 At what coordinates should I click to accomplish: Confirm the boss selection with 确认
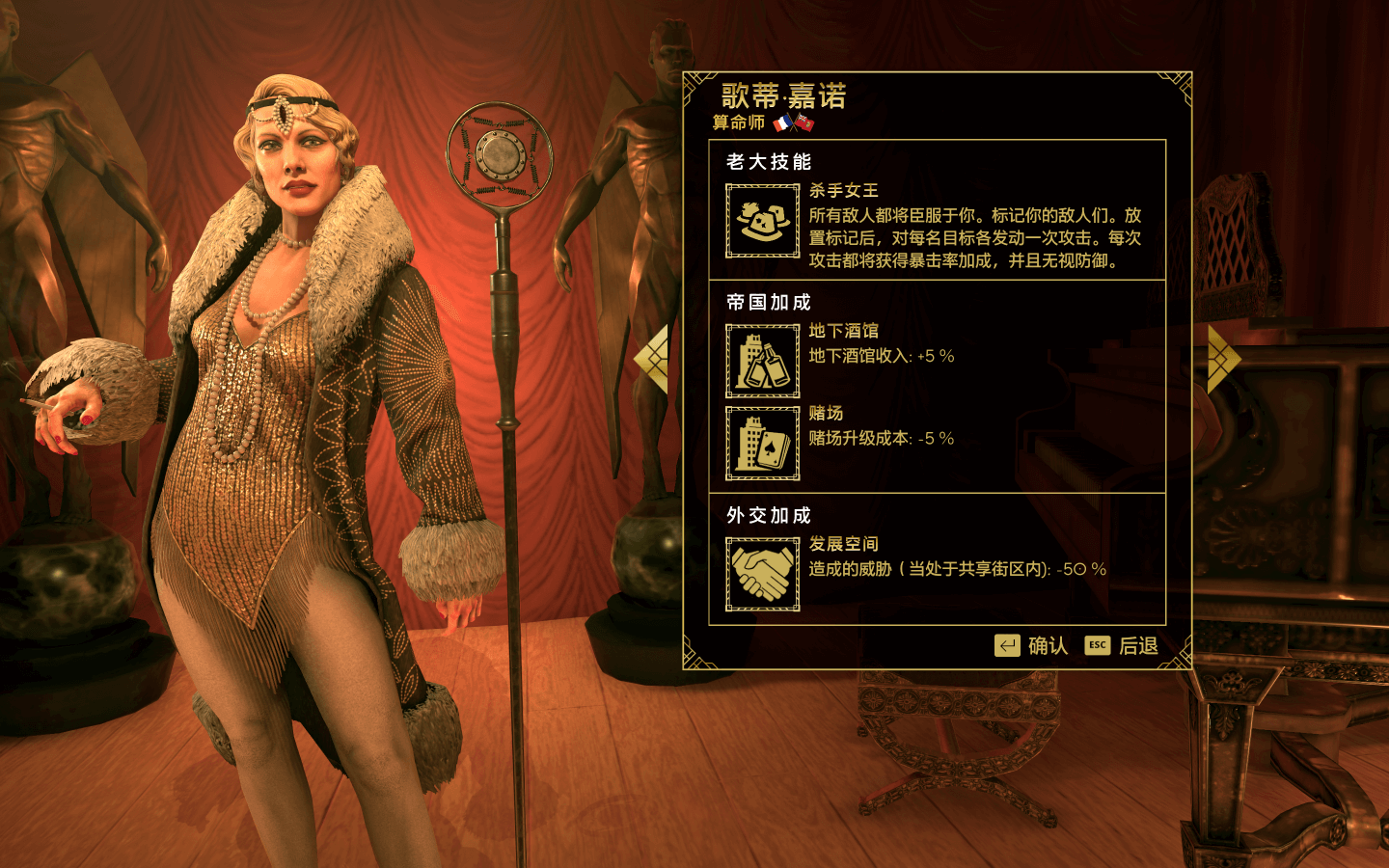click(x=1032, y=645)
